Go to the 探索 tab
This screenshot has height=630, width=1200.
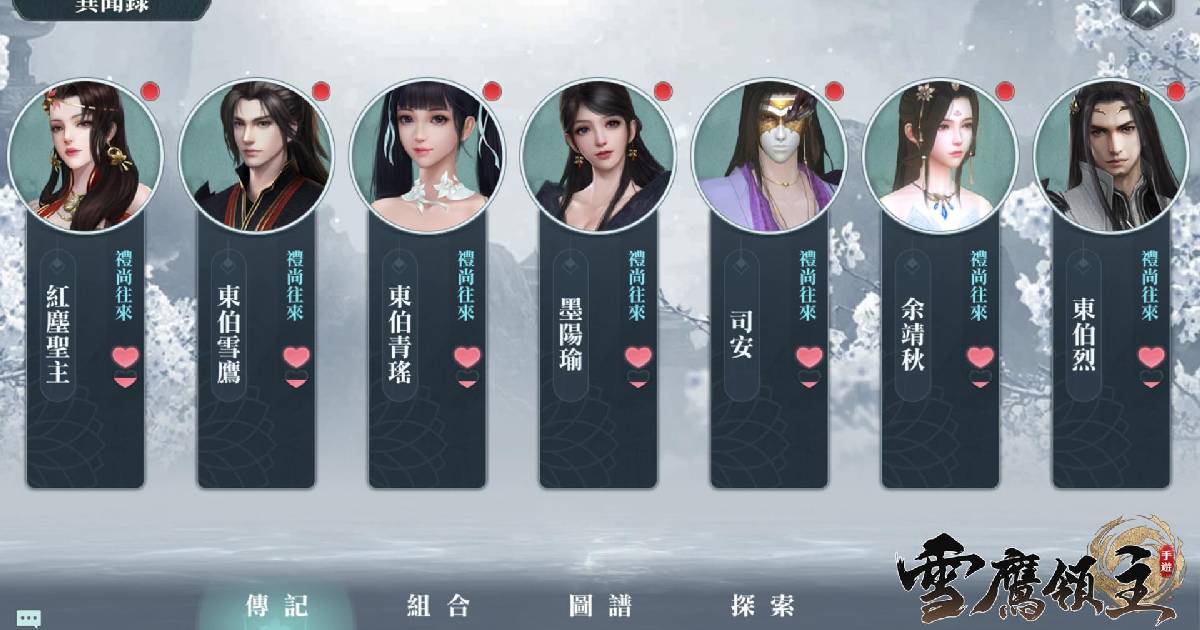[x=762, y=605]
